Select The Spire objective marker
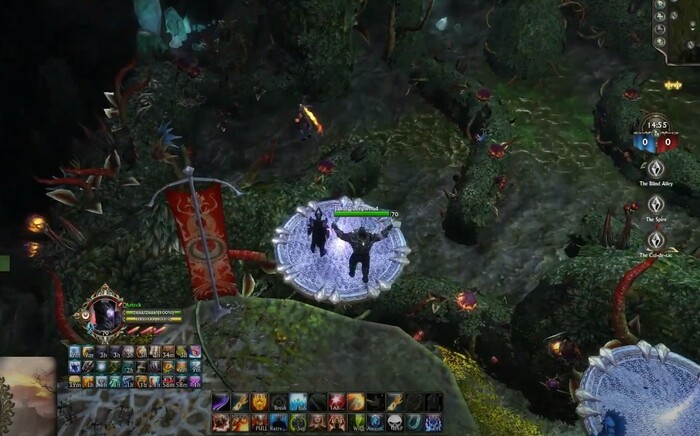This screenshot has height=436, width=700. 657,205
